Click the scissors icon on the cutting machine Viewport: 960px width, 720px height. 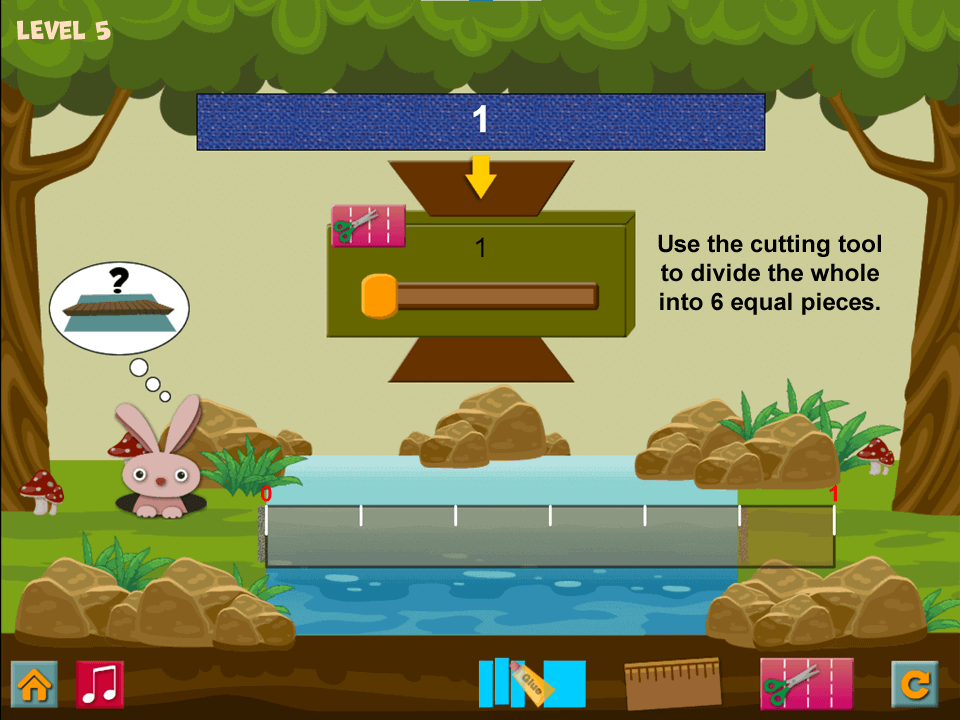coord(368,226)
